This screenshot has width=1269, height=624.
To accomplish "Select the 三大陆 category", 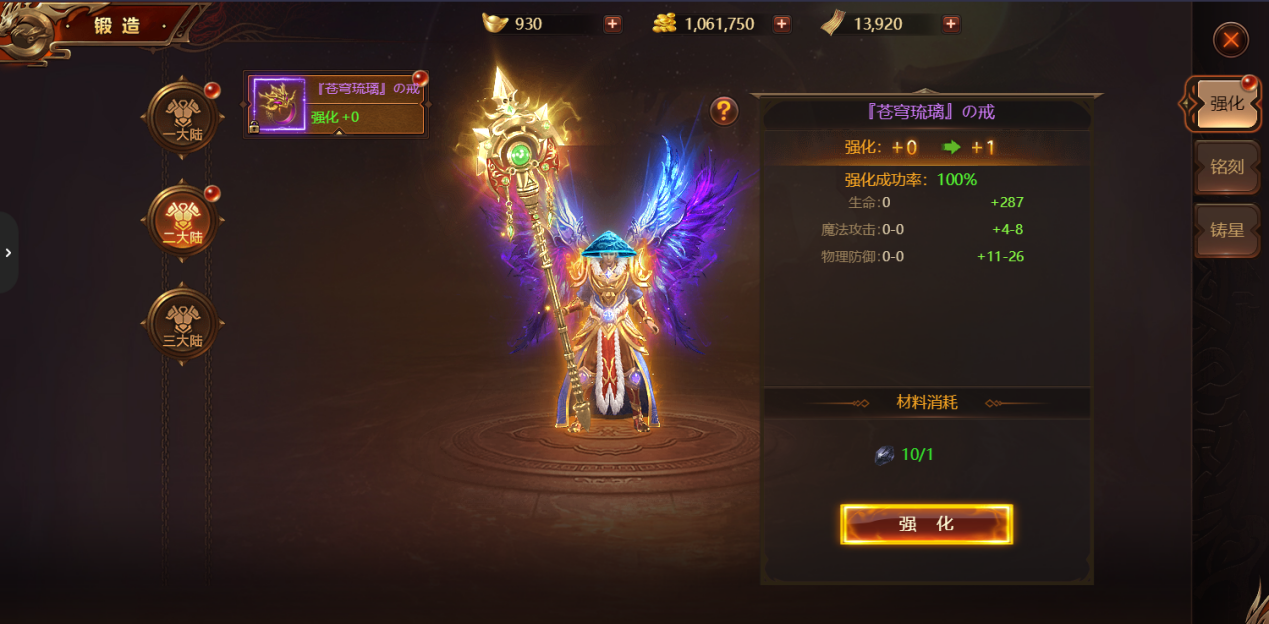I will (182, 324).
